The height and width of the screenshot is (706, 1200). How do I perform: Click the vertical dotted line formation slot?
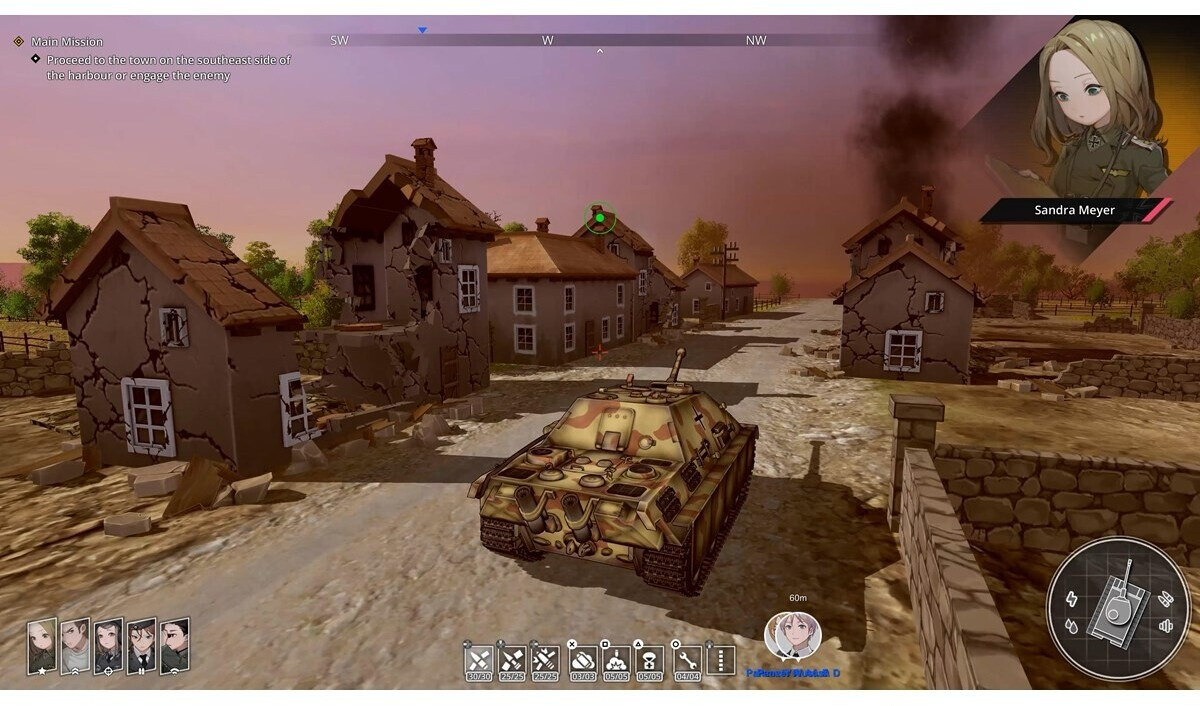point(720,660)
